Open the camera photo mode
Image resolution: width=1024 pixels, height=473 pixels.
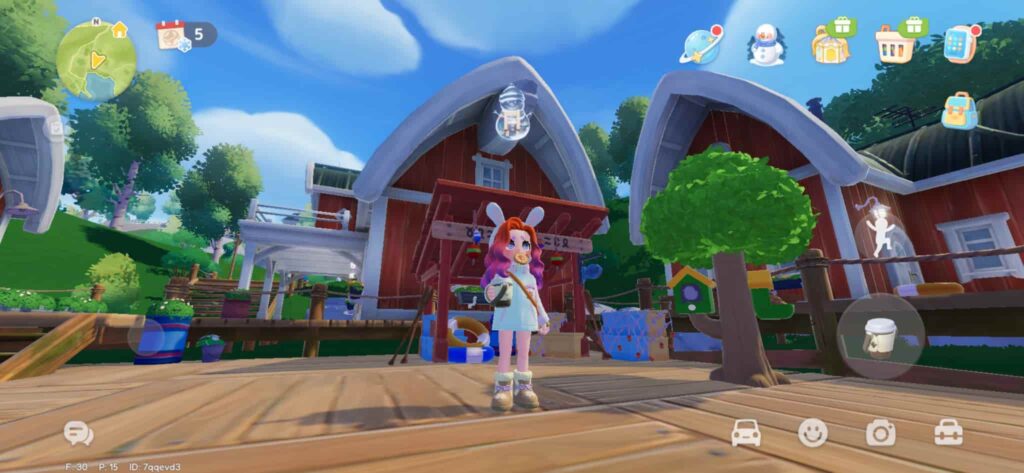click(x=880, y=433)
